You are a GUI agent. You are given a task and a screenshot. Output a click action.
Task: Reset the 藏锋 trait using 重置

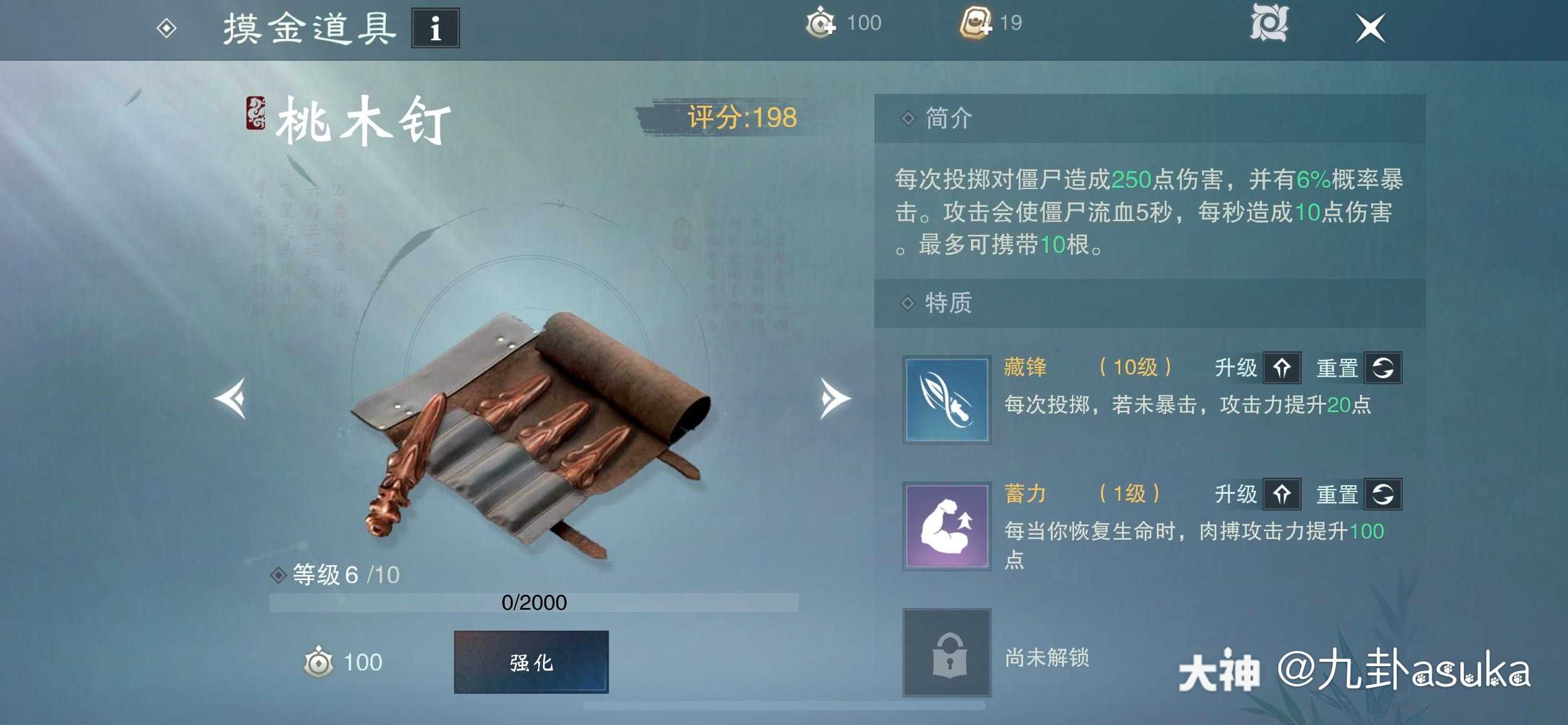[1384, 367]
